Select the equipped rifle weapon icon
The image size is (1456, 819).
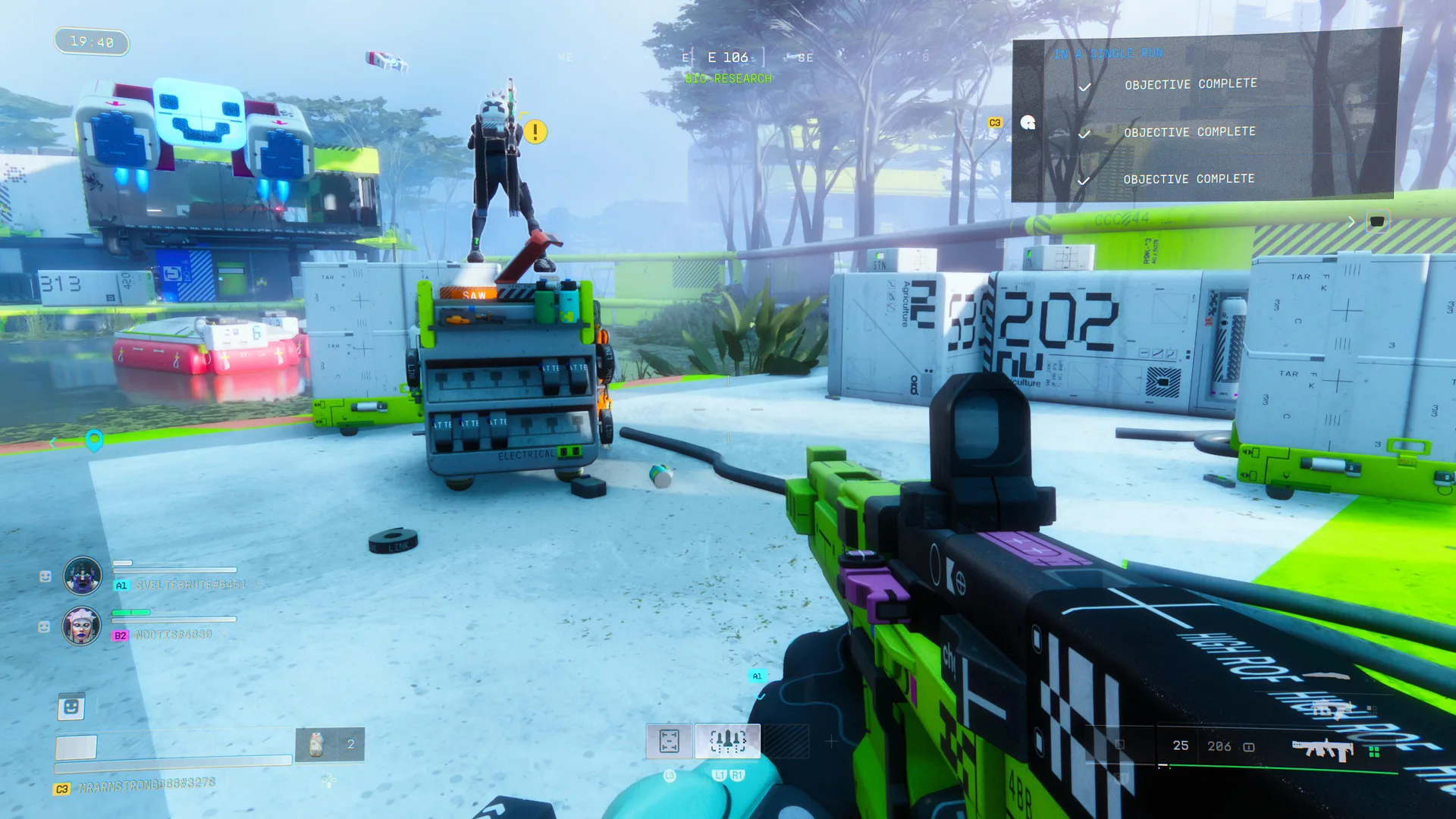tap(1323, 748)
